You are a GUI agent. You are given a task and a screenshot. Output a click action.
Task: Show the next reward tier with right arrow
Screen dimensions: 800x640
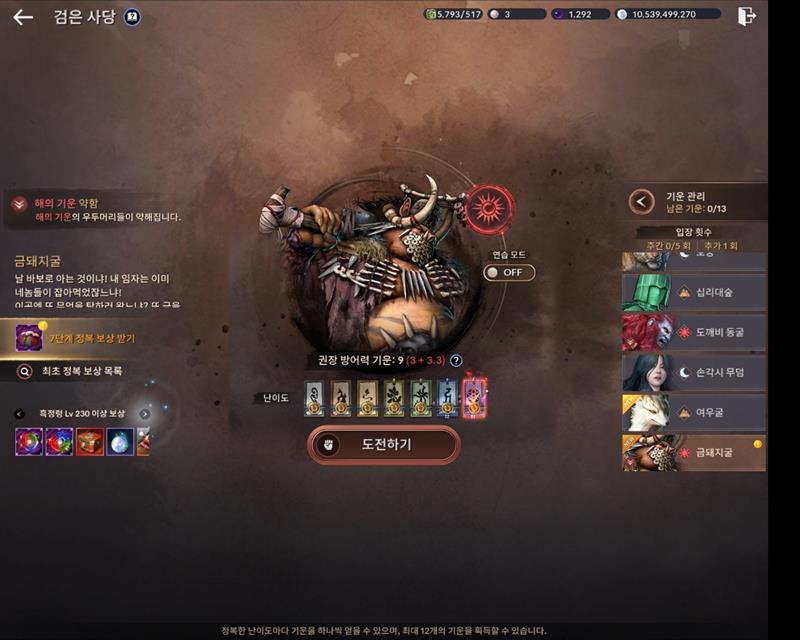145,414
